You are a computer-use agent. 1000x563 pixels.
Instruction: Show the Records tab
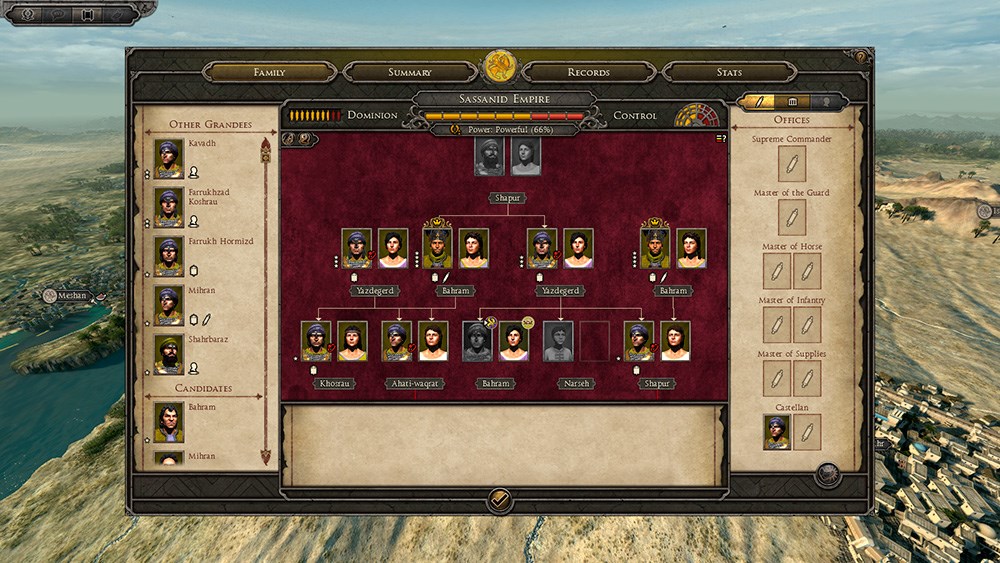pos(589,72)
